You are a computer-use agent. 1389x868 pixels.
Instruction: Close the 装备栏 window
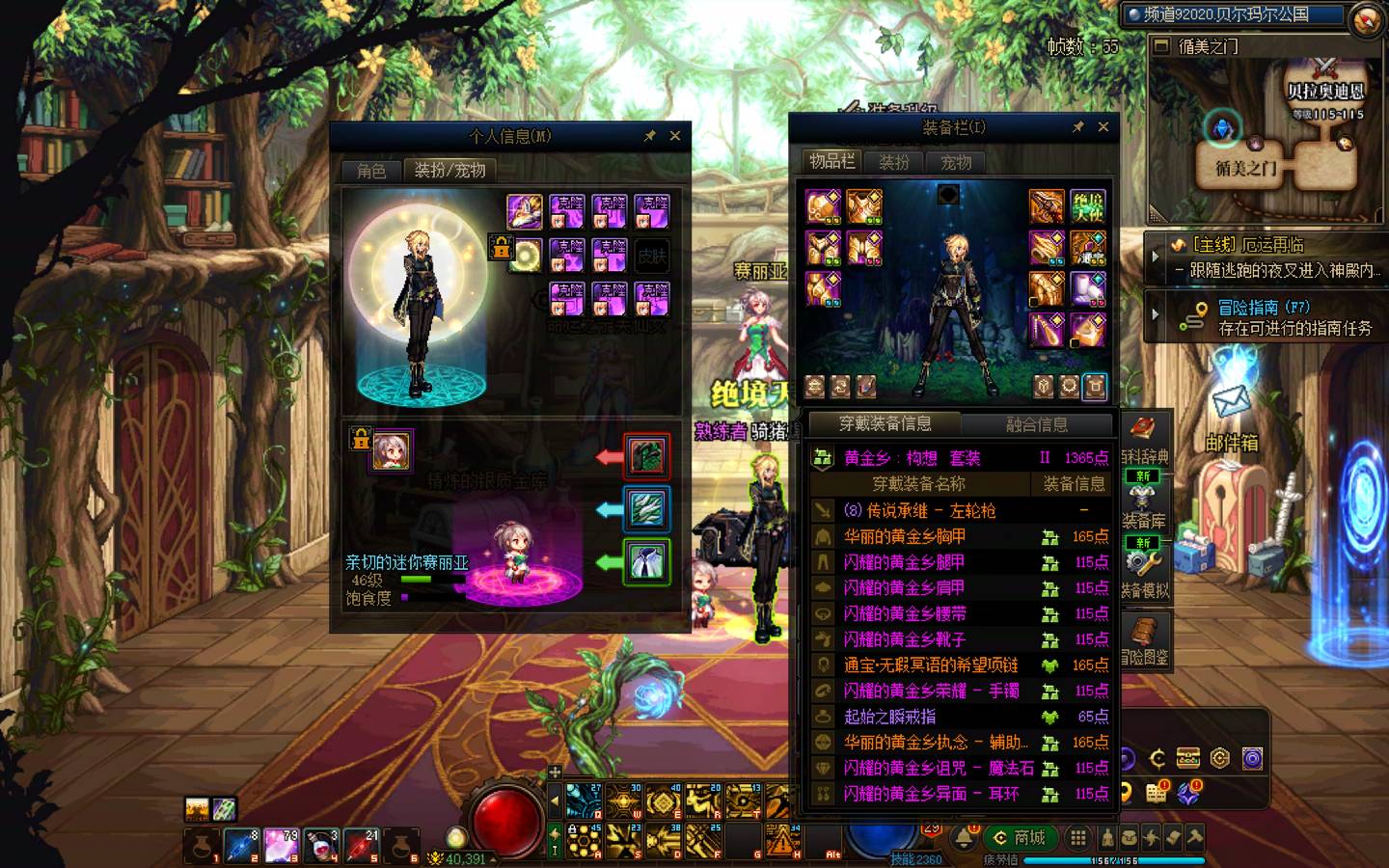(1103, 126)
